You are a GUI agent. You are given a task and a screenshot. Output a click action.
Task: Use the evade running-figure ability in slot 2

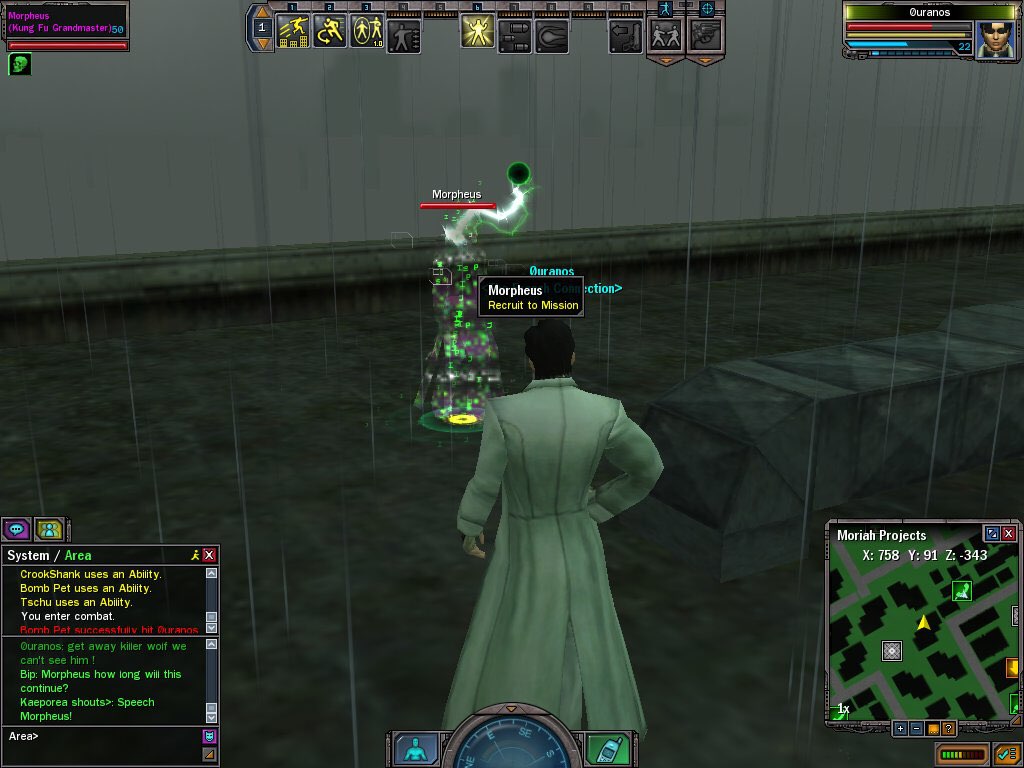tap(330, 31)
